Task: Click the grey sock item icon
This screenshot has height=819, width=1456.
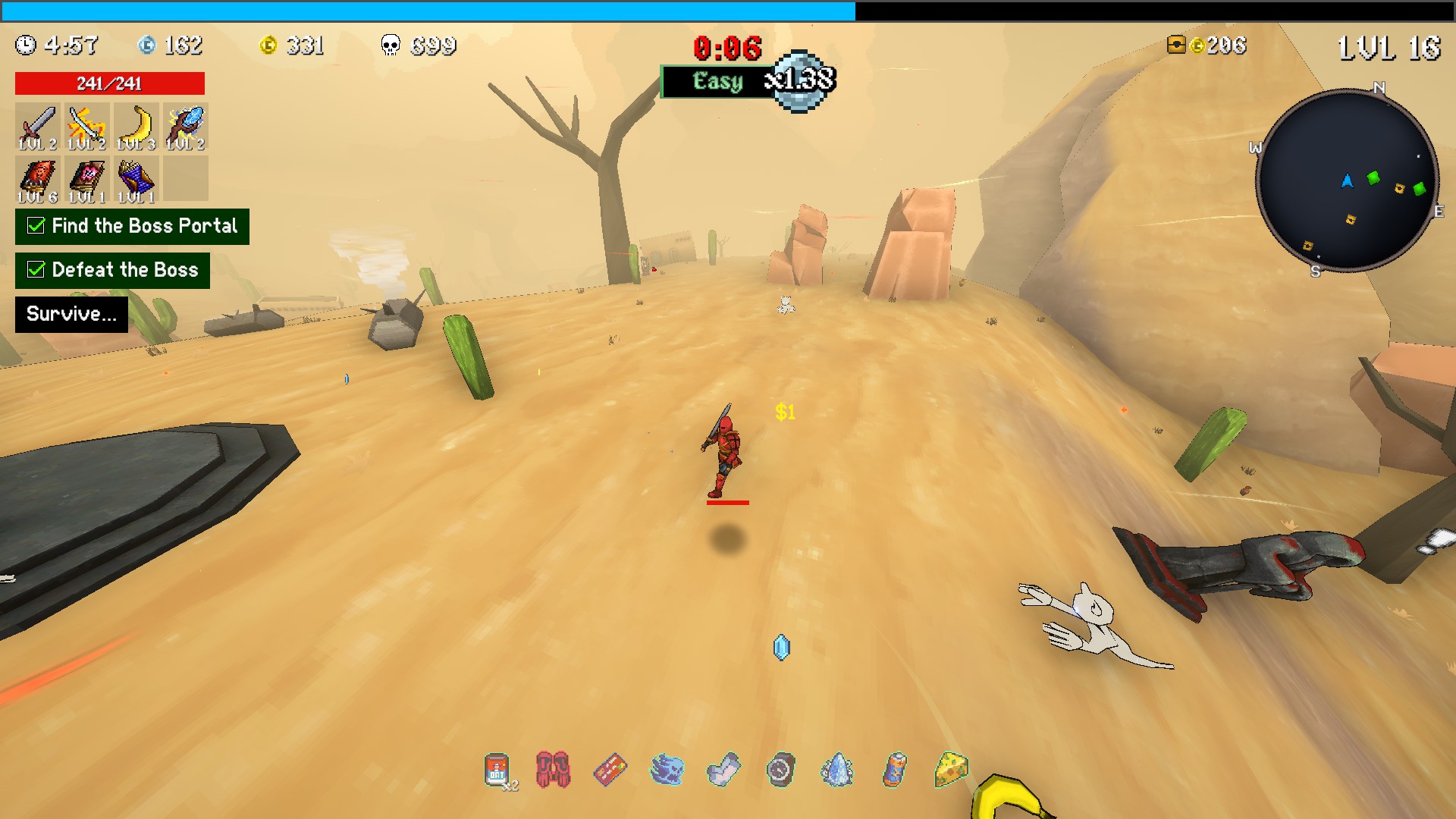Action: pos(723,770)
